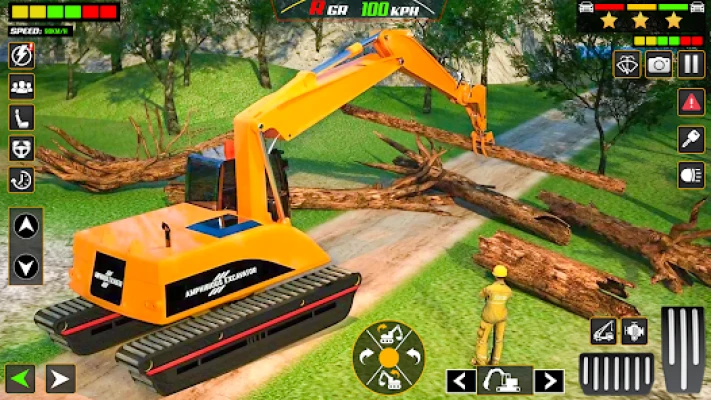Pause the game
The width and height of the screenshot is (711, 400).
(691, 65)
